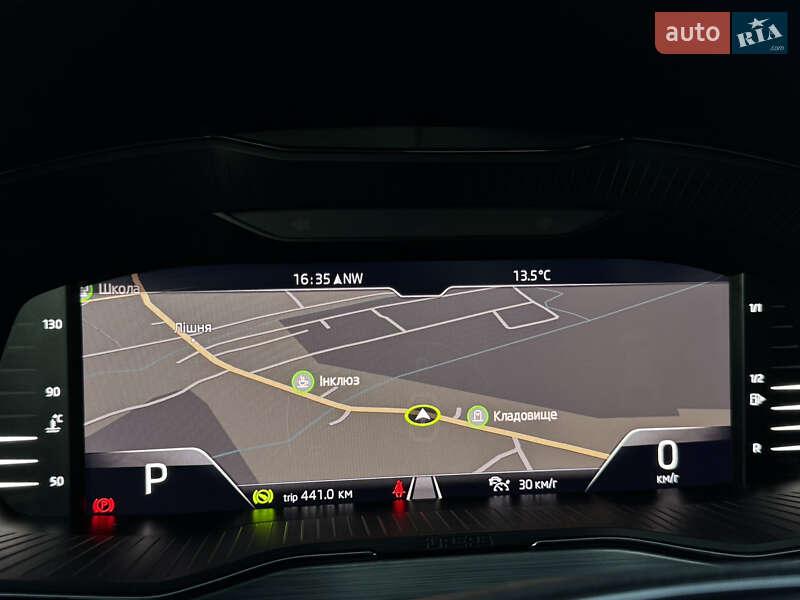Click the Школа marker on the map

(x=87, y=290)
